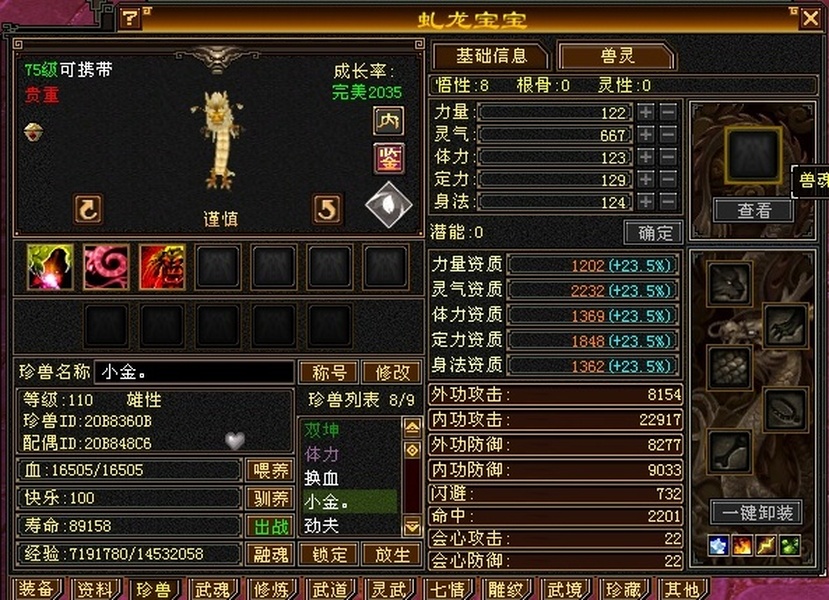The image size is (829, 600).
Task: Click the 喂养 feed button
Action: tap(269, 470)
